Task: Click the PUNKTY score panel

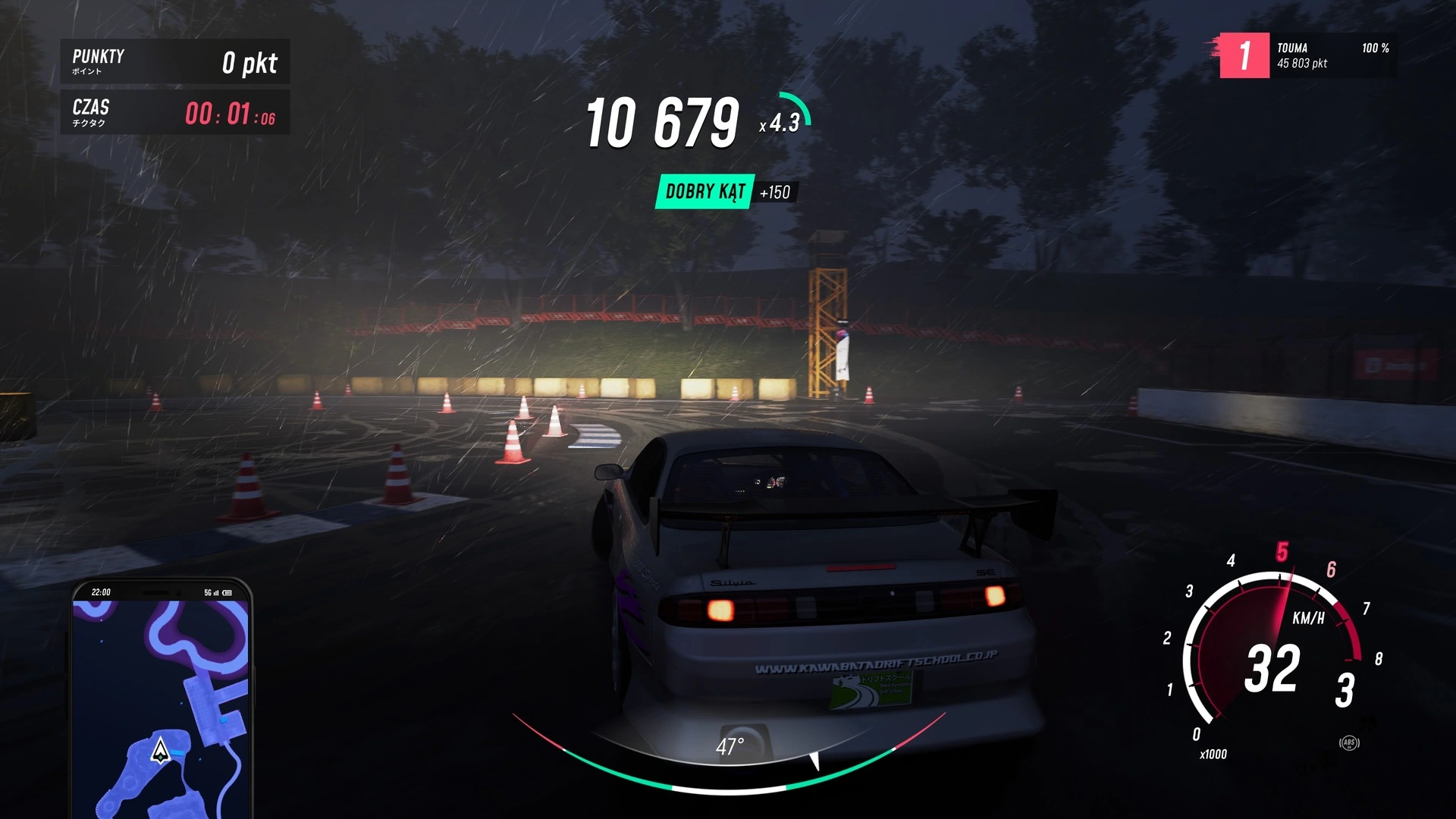Action: point(174,61)
